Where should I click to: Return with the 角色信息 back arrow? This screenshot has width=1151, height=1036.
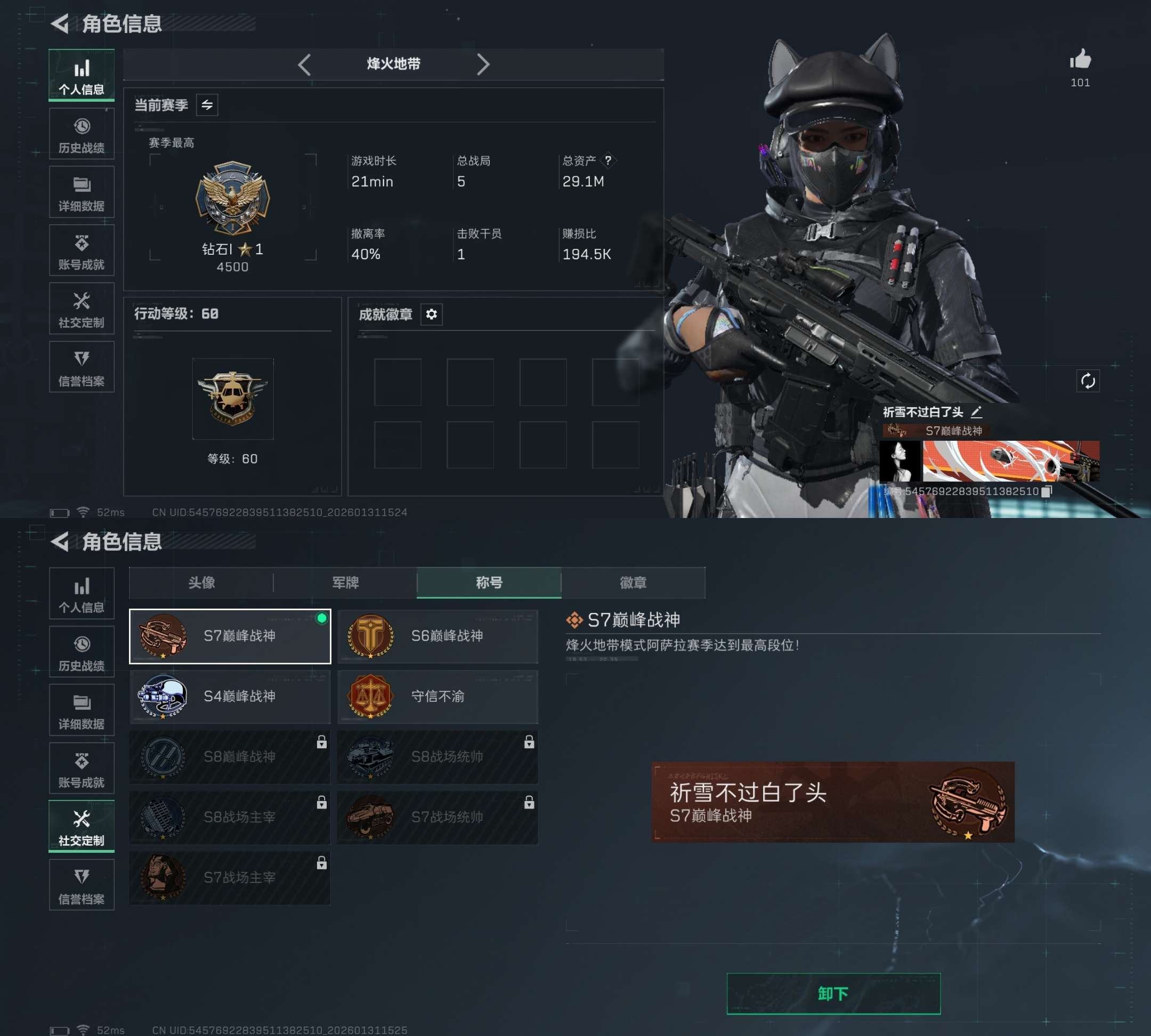click(x=59, y=24)
